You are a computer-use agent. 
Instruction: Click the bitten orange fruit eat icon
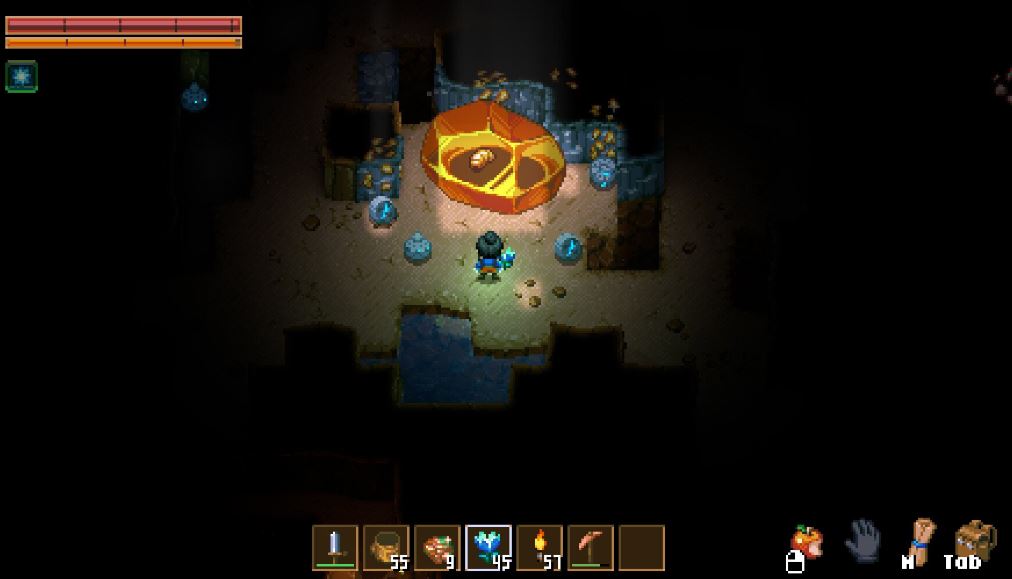click(x=806, y=543)
